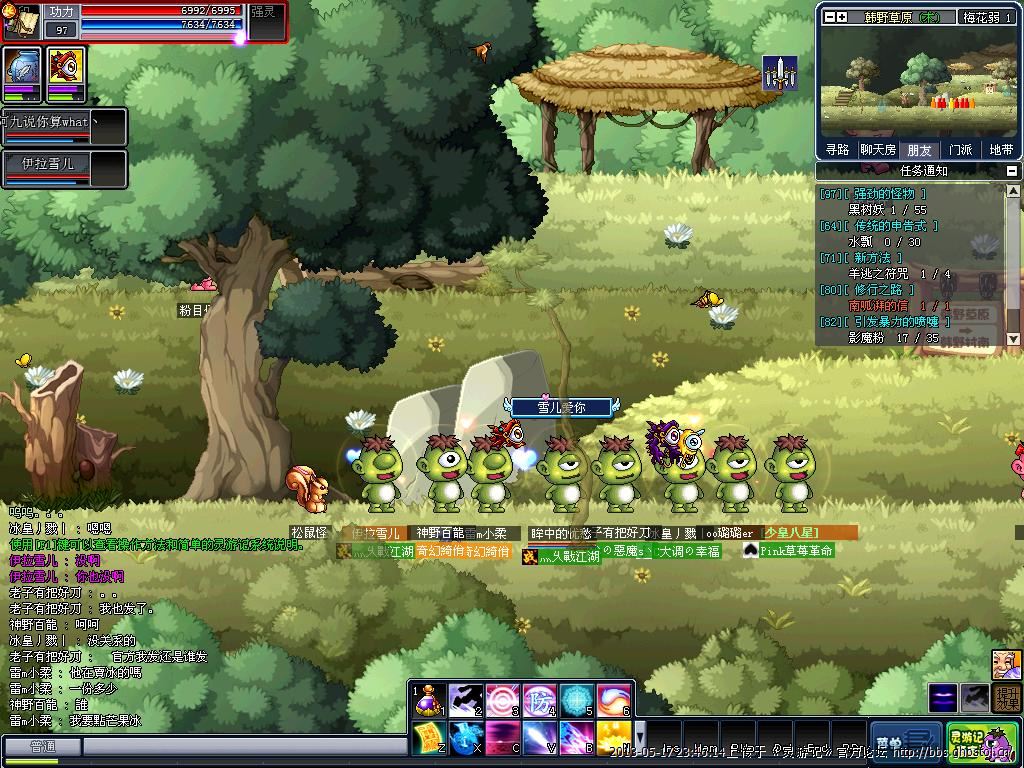
Task: Click the minimap zoom-in plus button
Action: coord(842,17)
